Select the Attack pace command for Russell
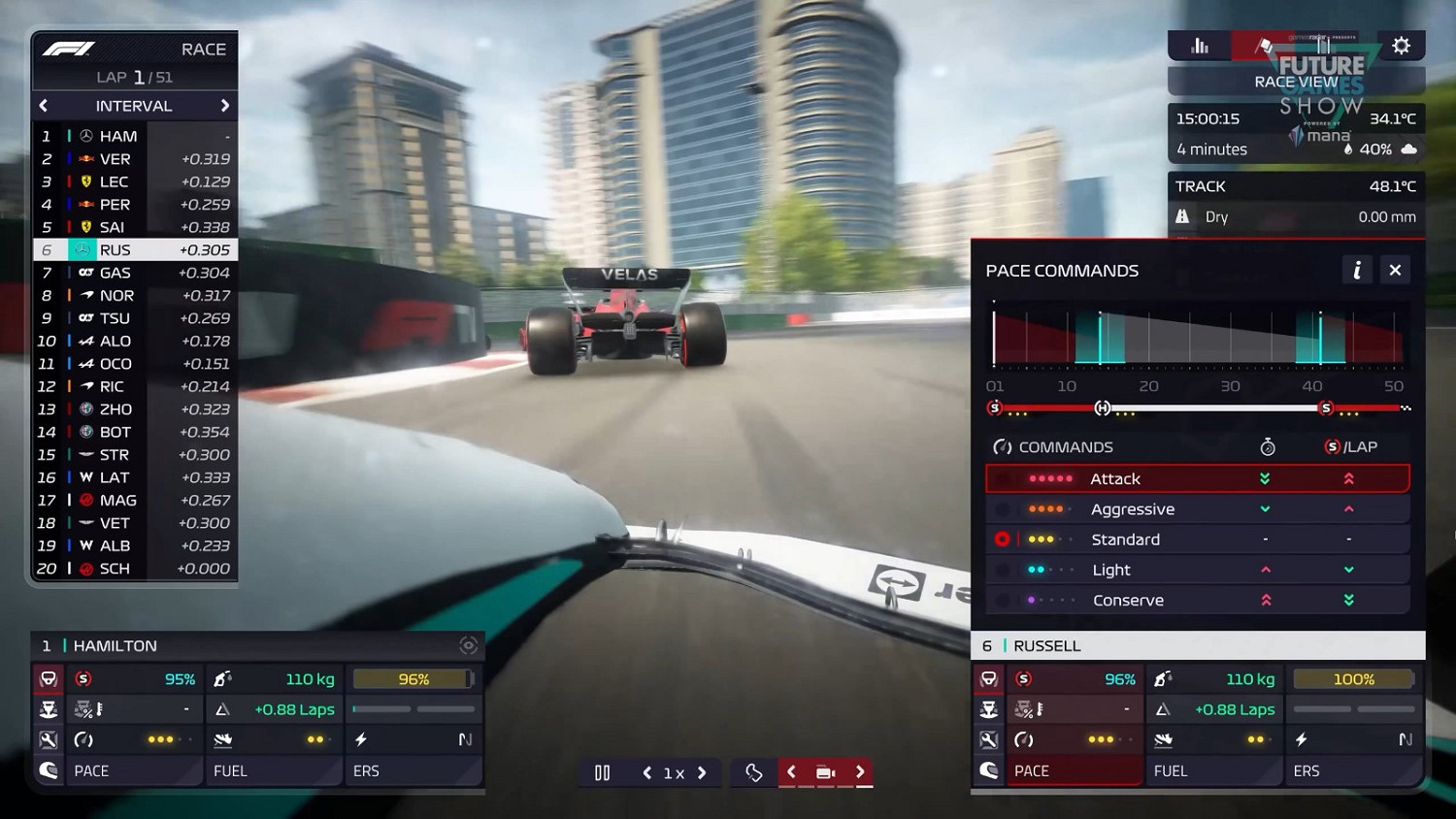 click(1114, 477)
